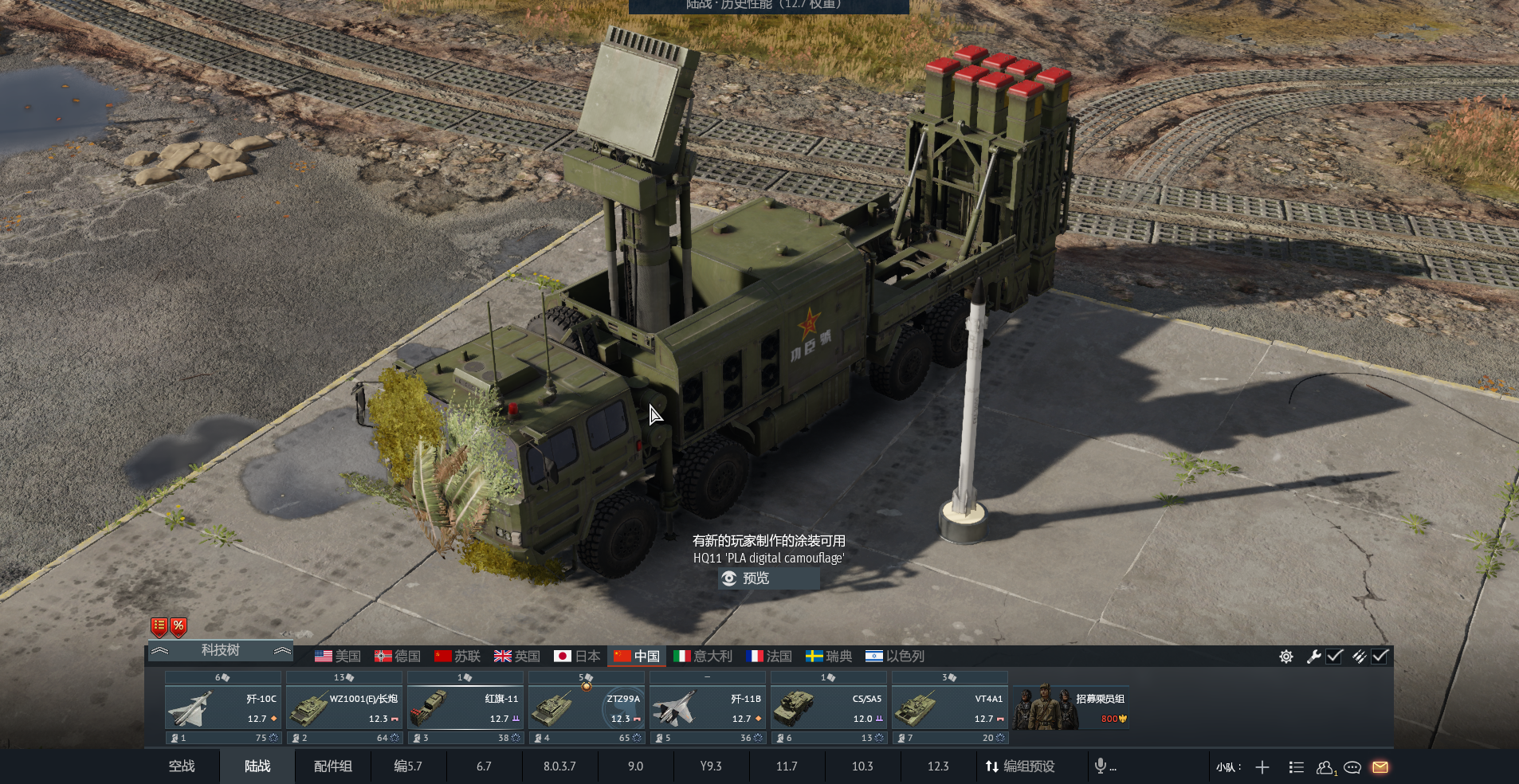This screenshot has height=784, width=1519.
Task: Toggle the auto-repair wrench checkbox
Action: tap(1335, 657)
